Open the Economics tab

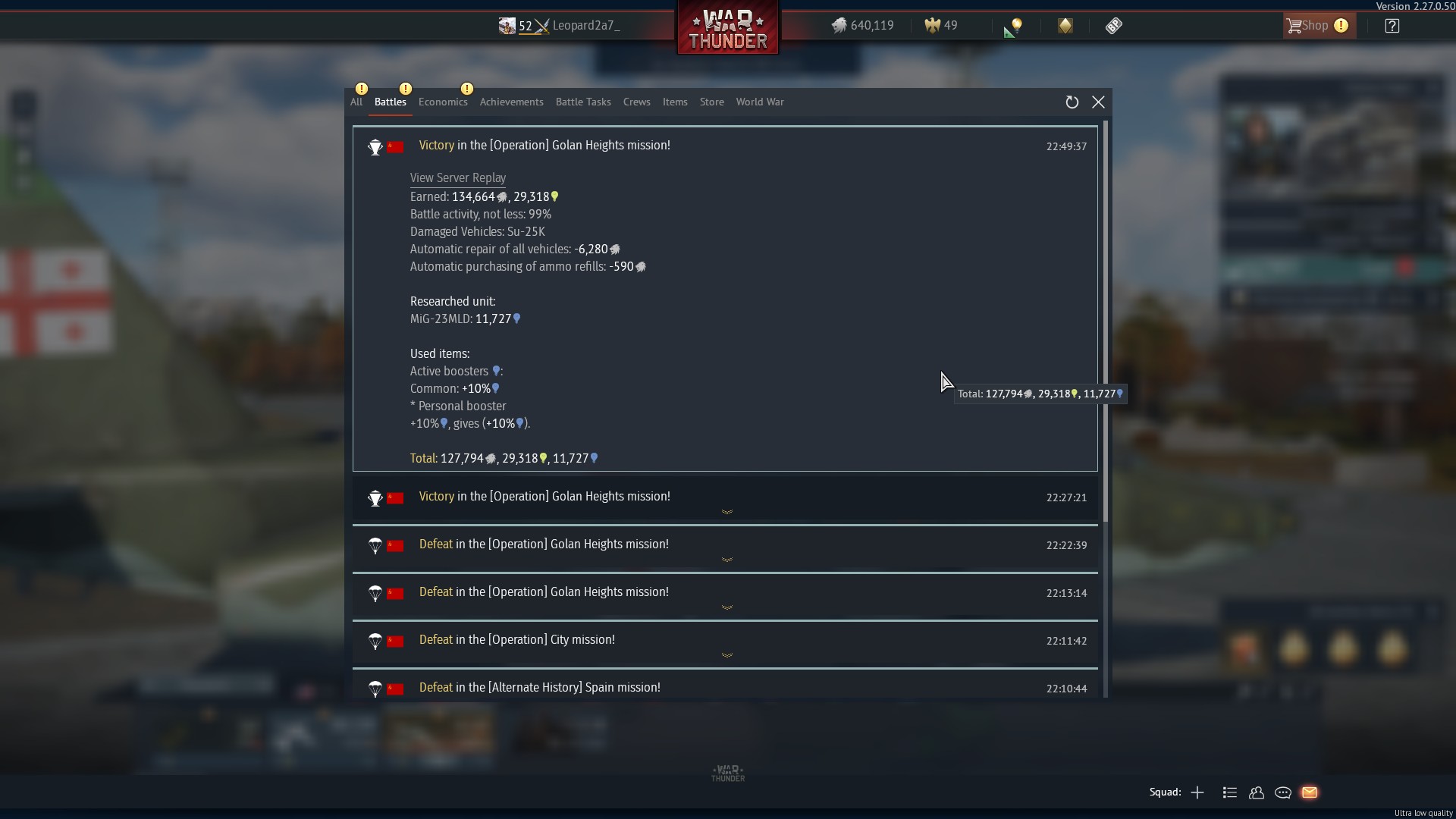coord(443,102)
